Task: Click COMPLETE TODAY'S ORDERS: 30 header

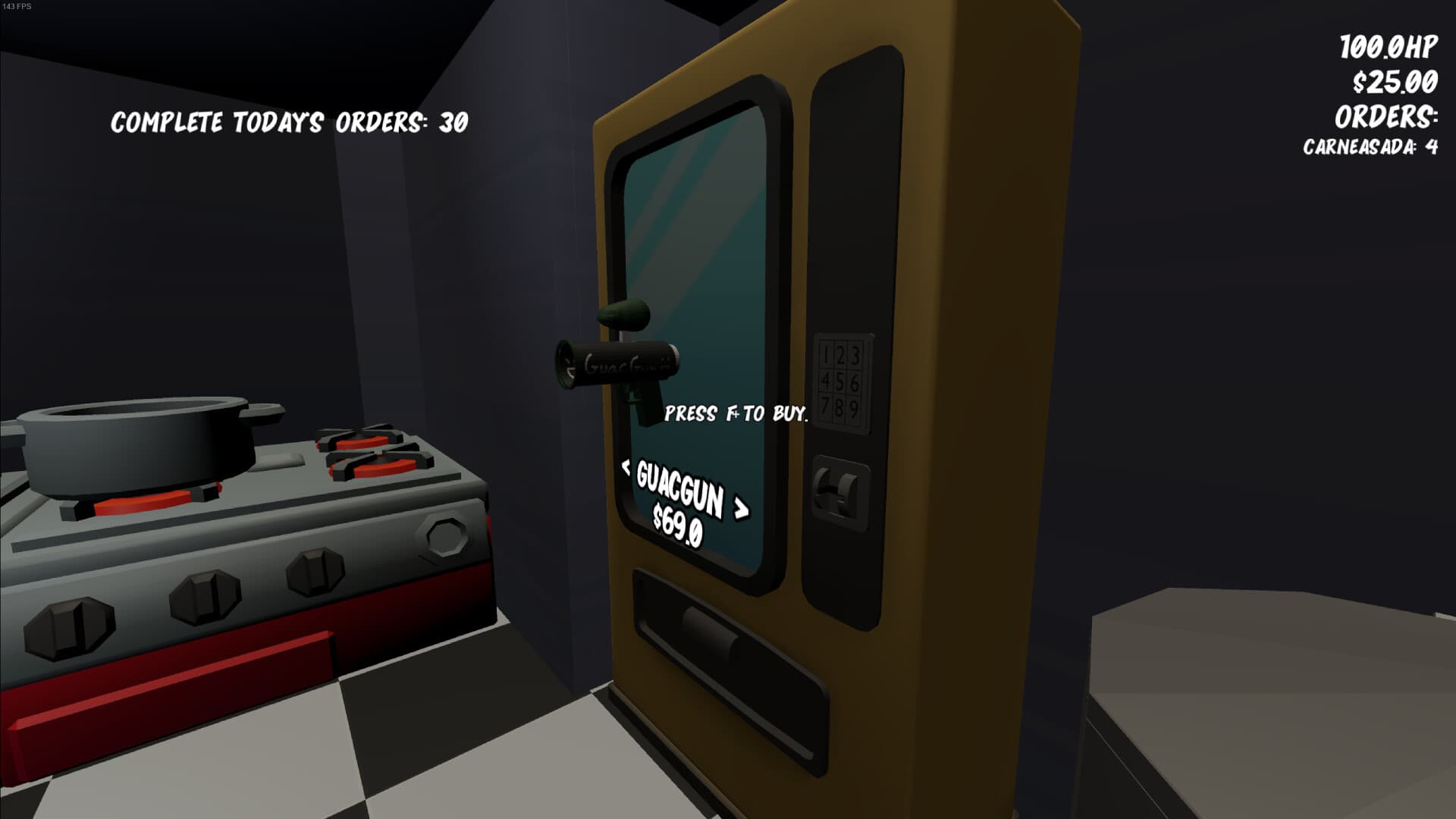Action: pyautogui.click(x=290, y=120)
